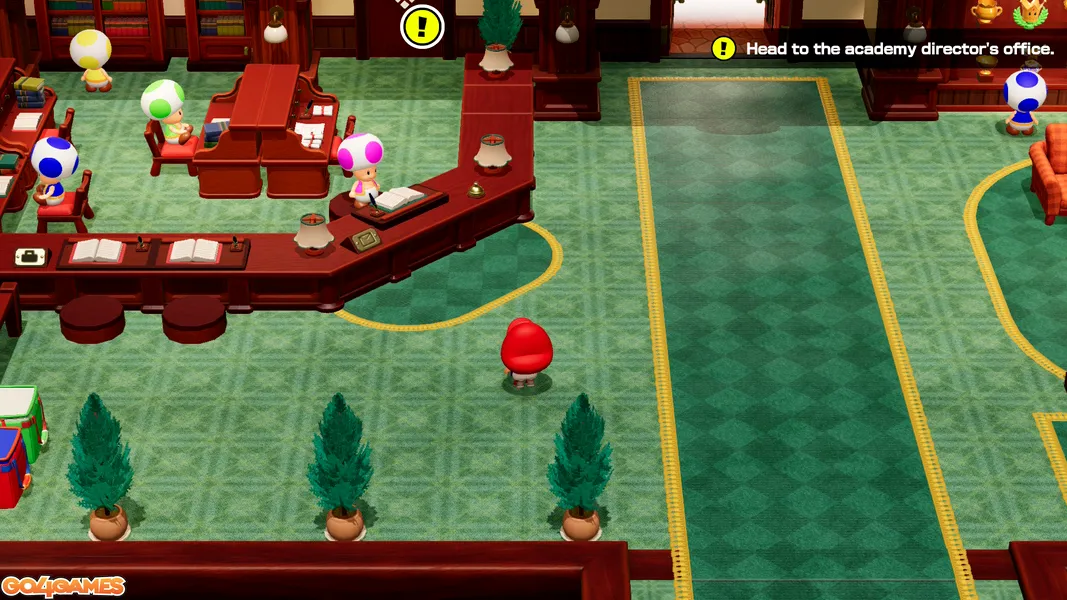Click the "Head to the academy director's office" objective tracker
The image size is (1067, 600).
pyautogui.click(x=885, y=48)
